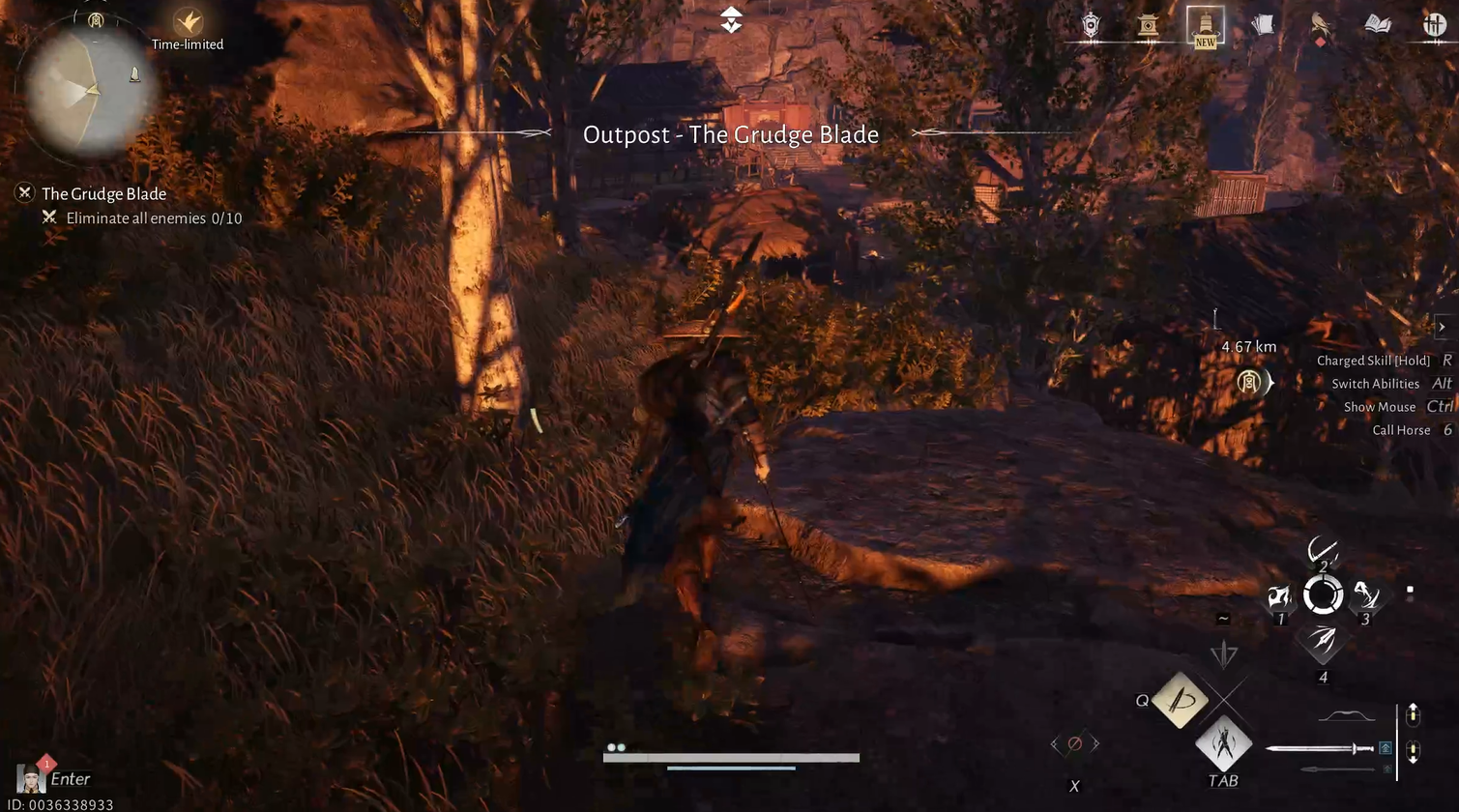Open the tower feature marked NEW
The width and height of the screenshot is (1459, 812).
1205,24
